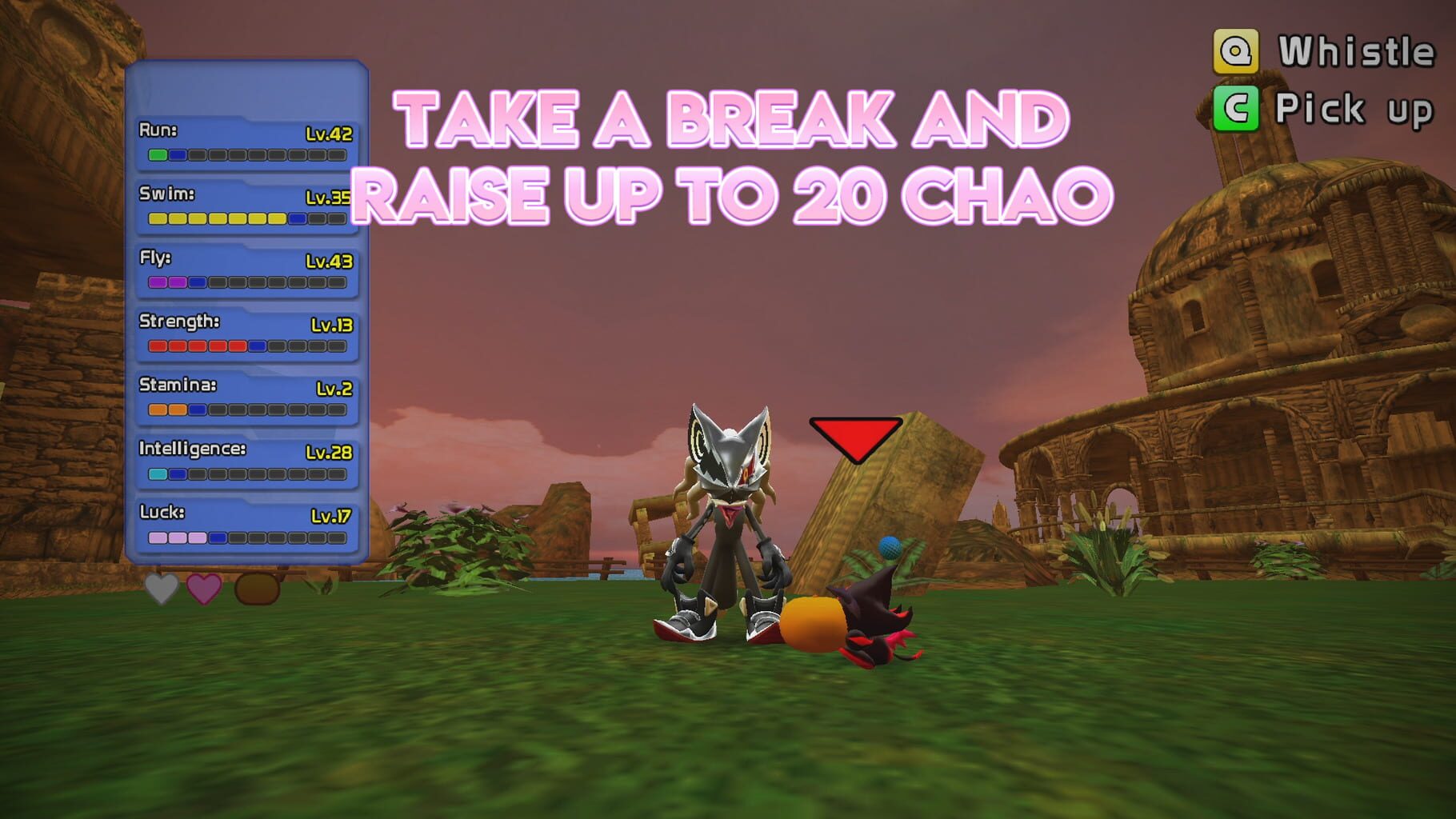Select the gray heart mood icon

(x=160, y=589)
